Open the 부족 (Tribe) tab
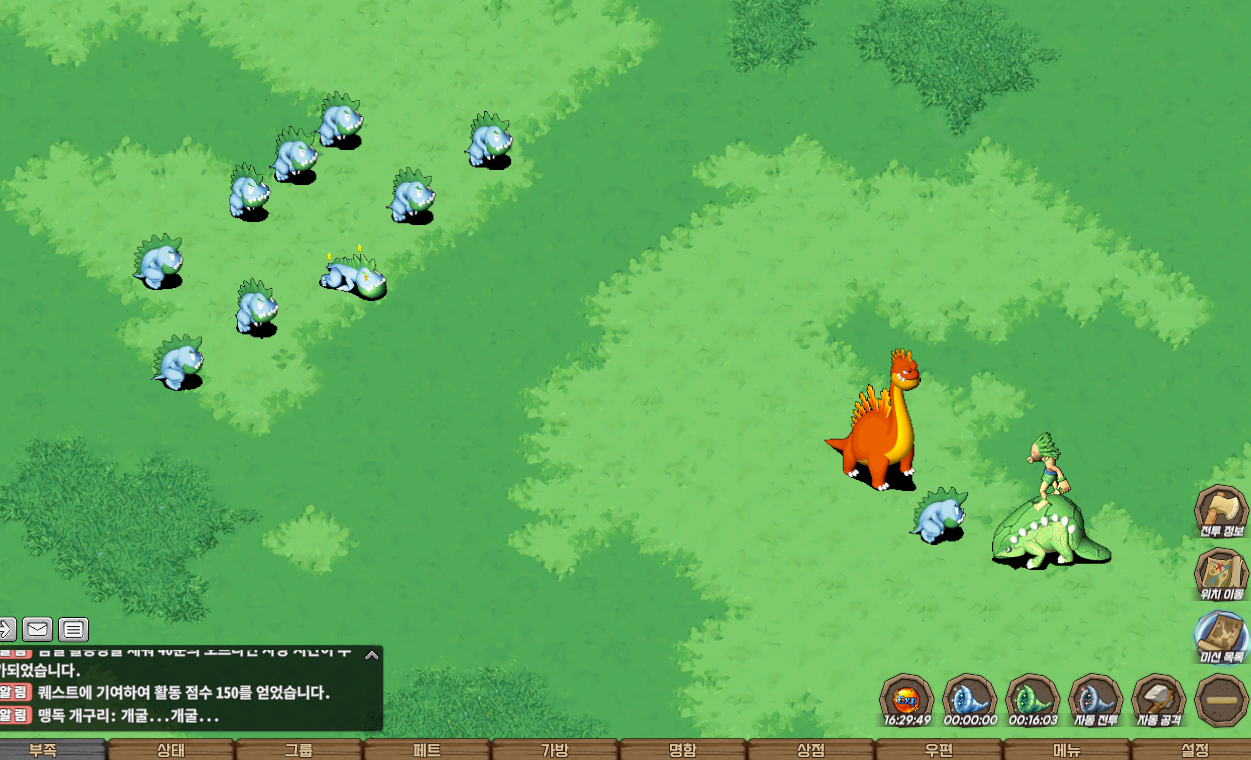Viewport: 1251px width, 760px height. pos(42,750)
